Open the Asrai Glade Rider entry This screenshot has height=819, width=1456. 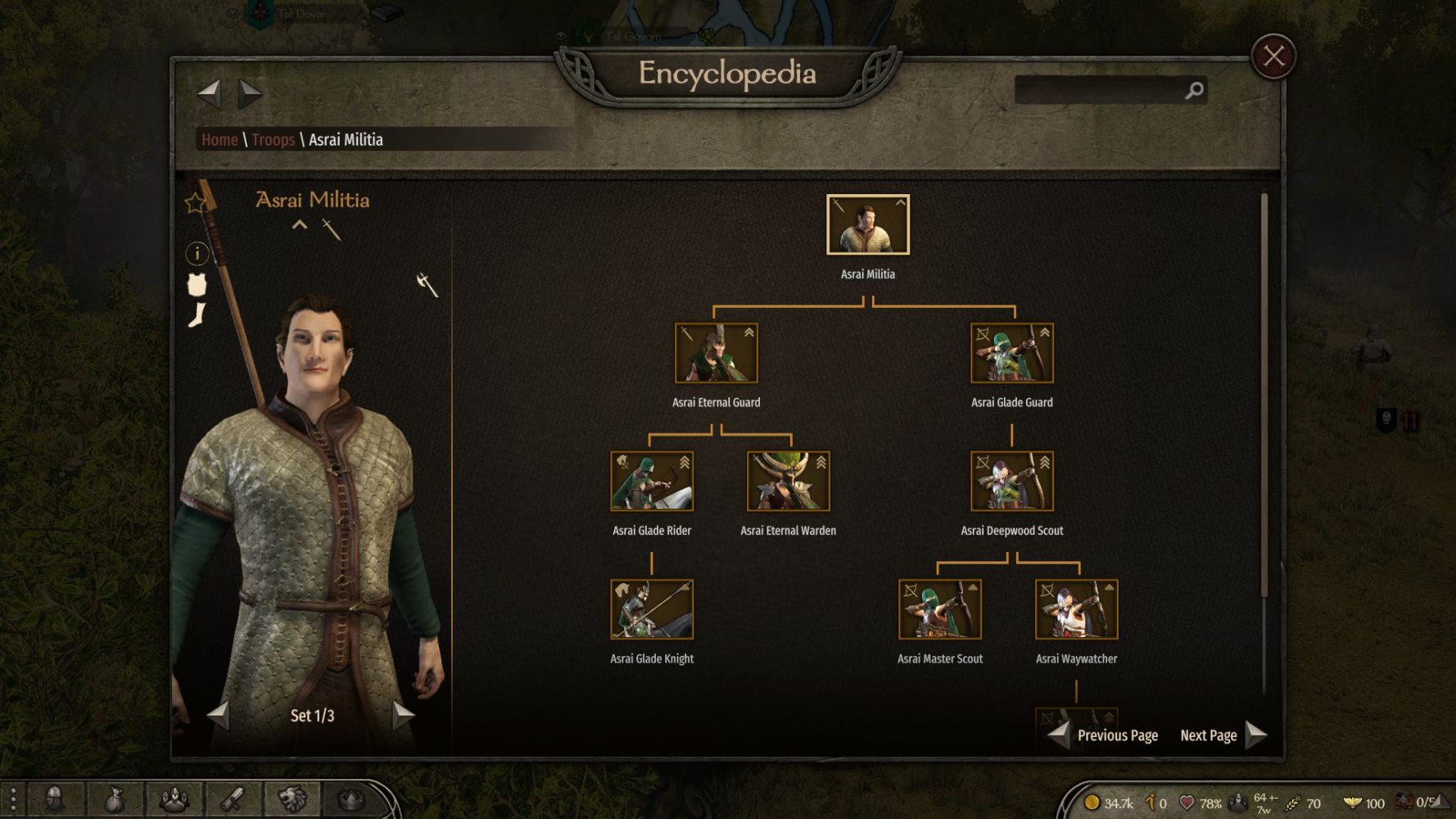tap(652, 482)
